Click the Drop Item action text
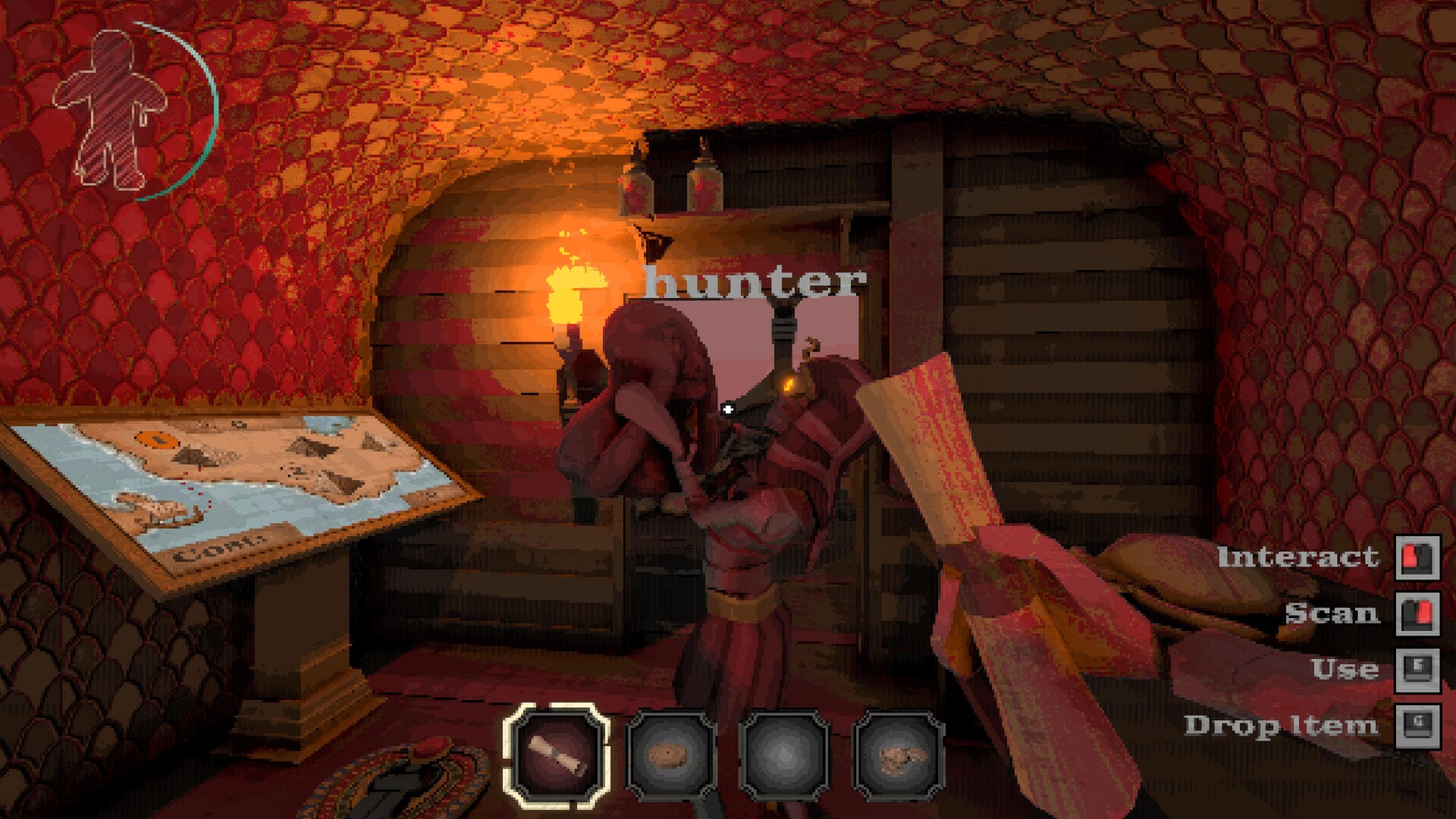1456x819 pixels. (1289, 724)
